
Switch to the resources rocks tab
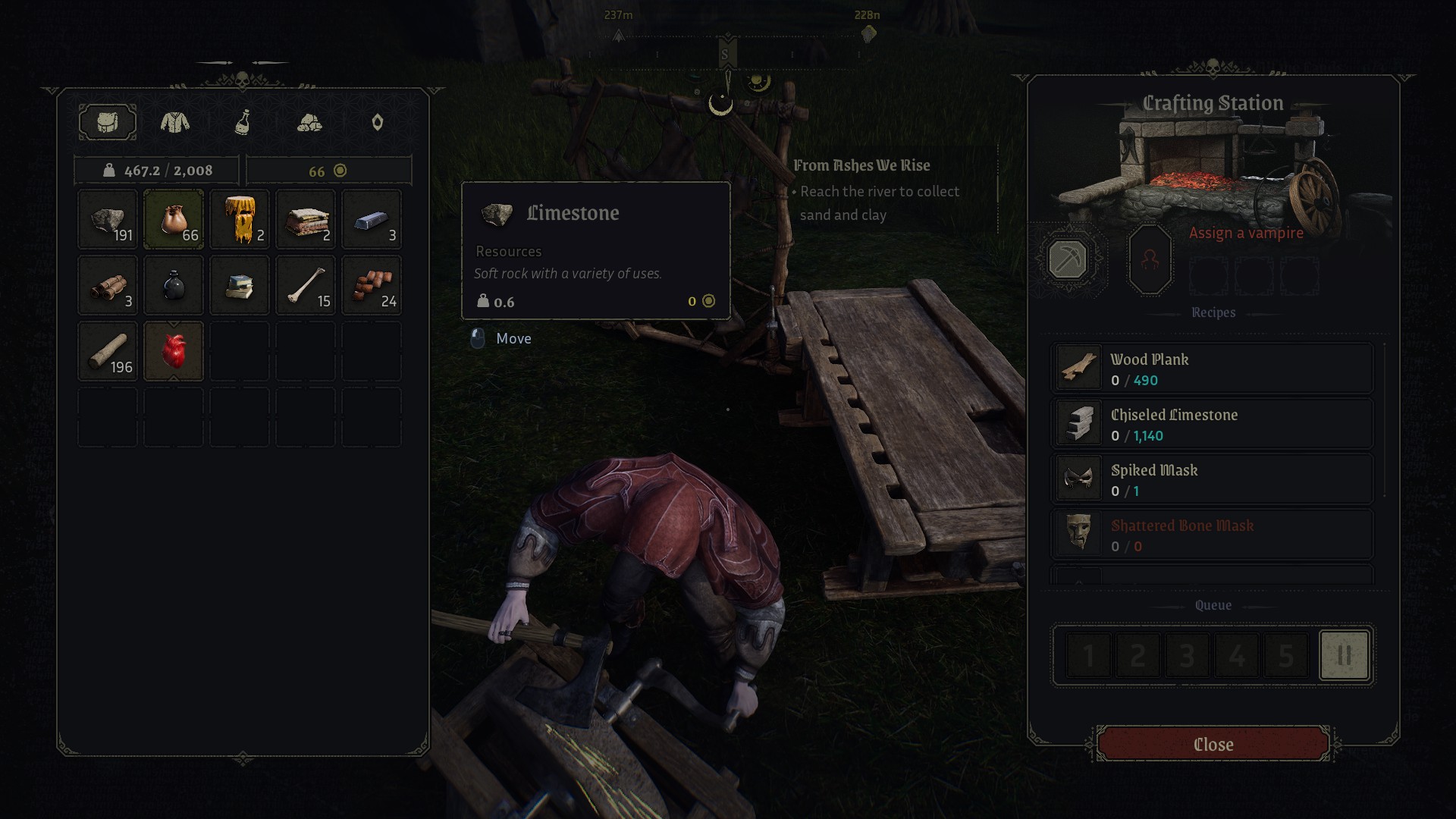tap(309, 122)
